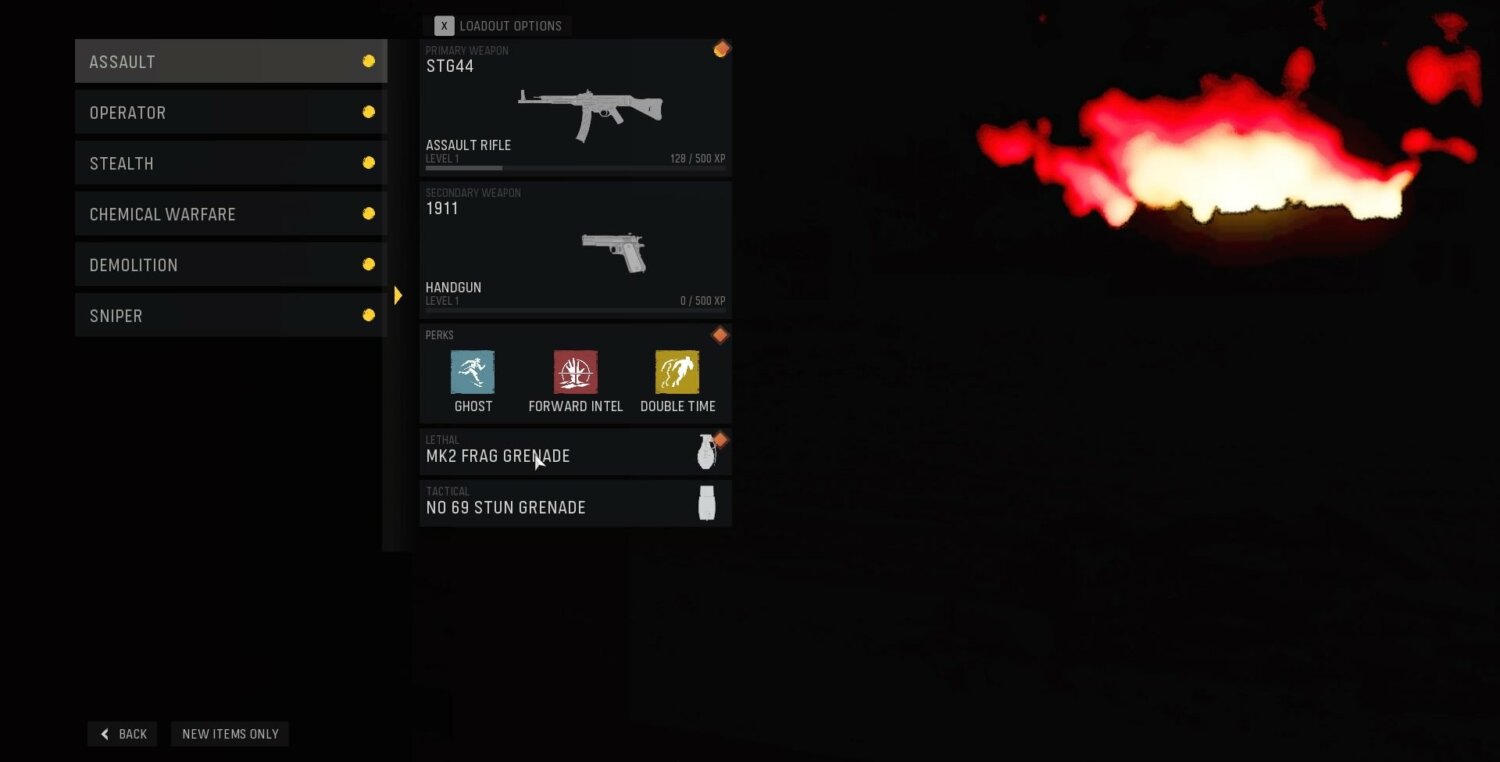Enable the New Items Only filter
This screenshot has width=1500, height=762.
coord(229,733)
